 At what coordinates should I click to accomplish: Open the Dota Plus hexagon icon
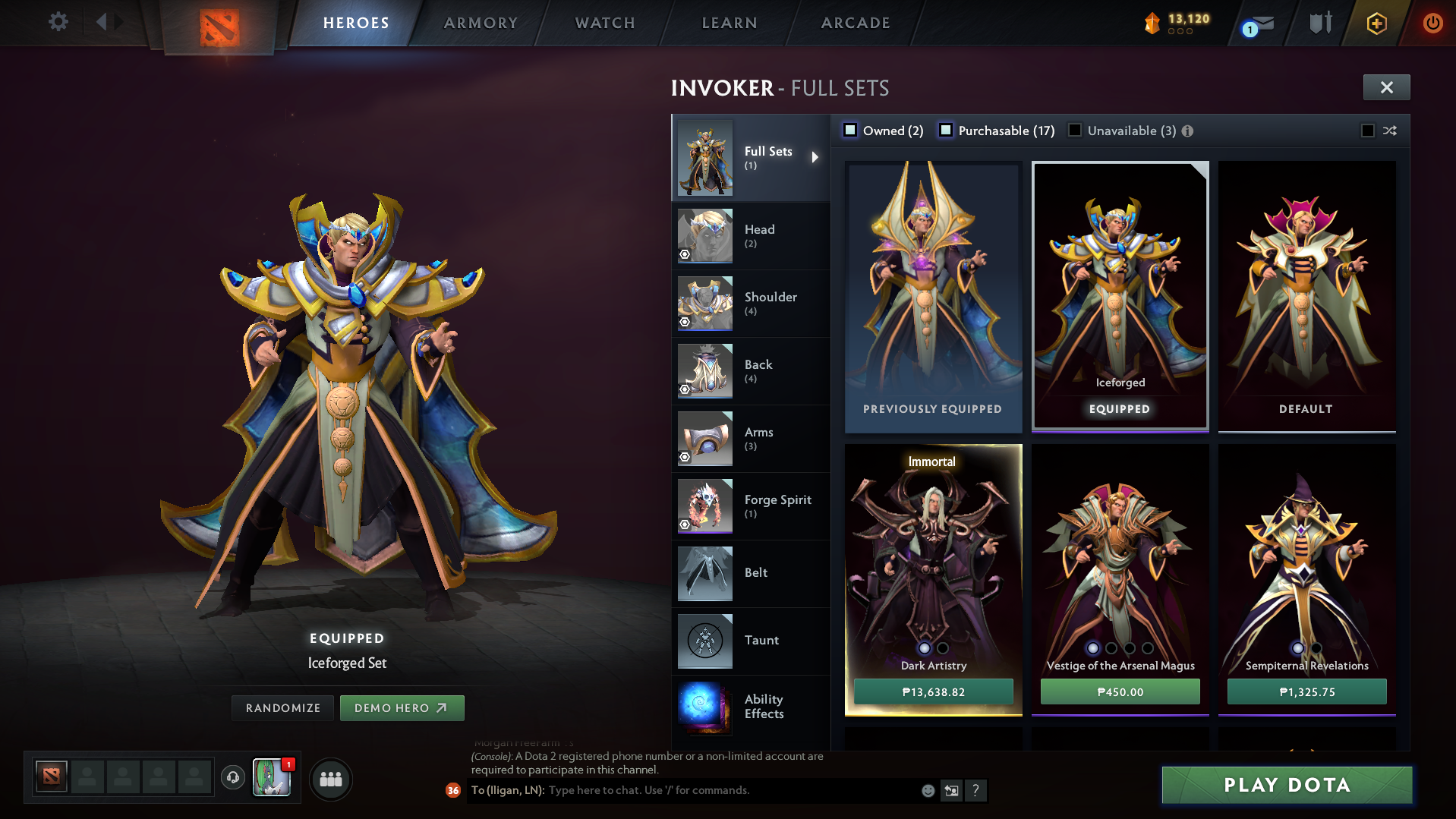coord(1376,22)
